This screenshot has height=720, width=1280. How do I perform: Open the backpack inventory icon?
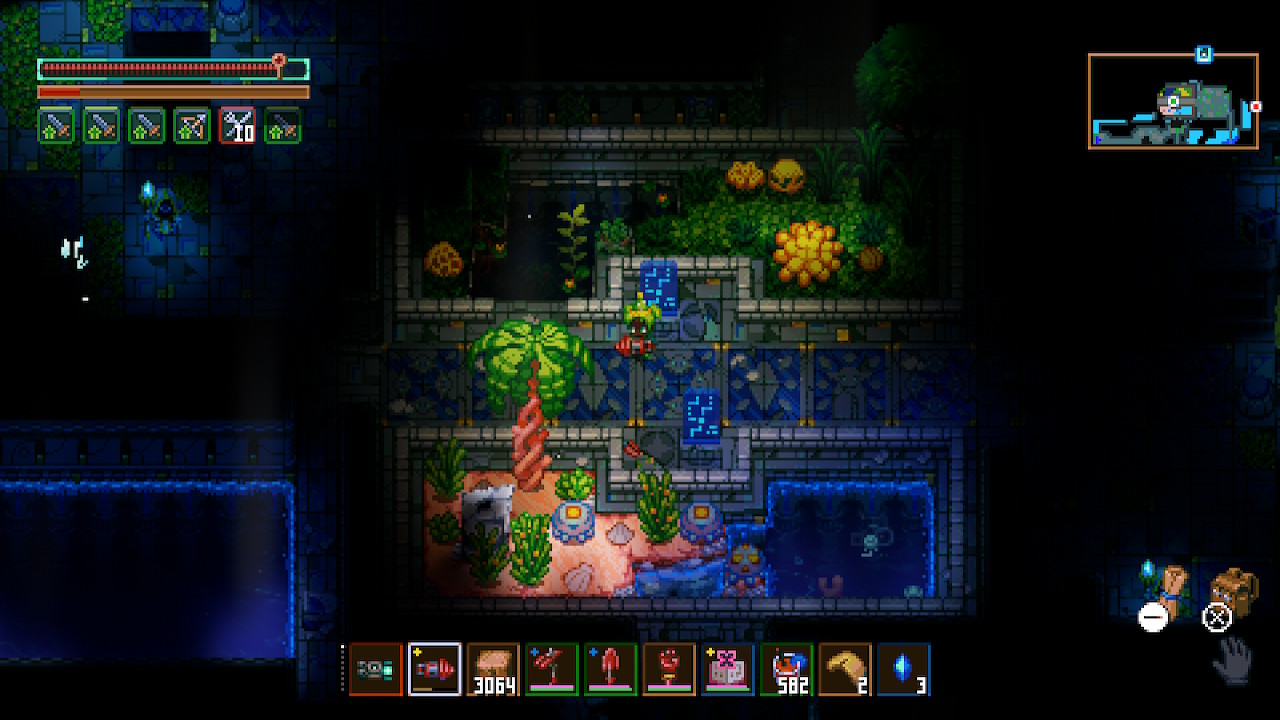[x=1234, y=592]
